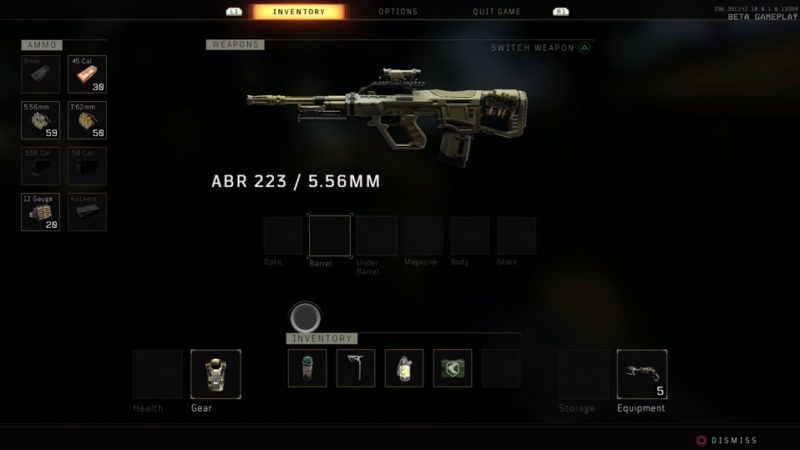The image size is (800, 450).
Task: Pick the 12 Gauge ammo slot
Action: (x=40, y=212)
